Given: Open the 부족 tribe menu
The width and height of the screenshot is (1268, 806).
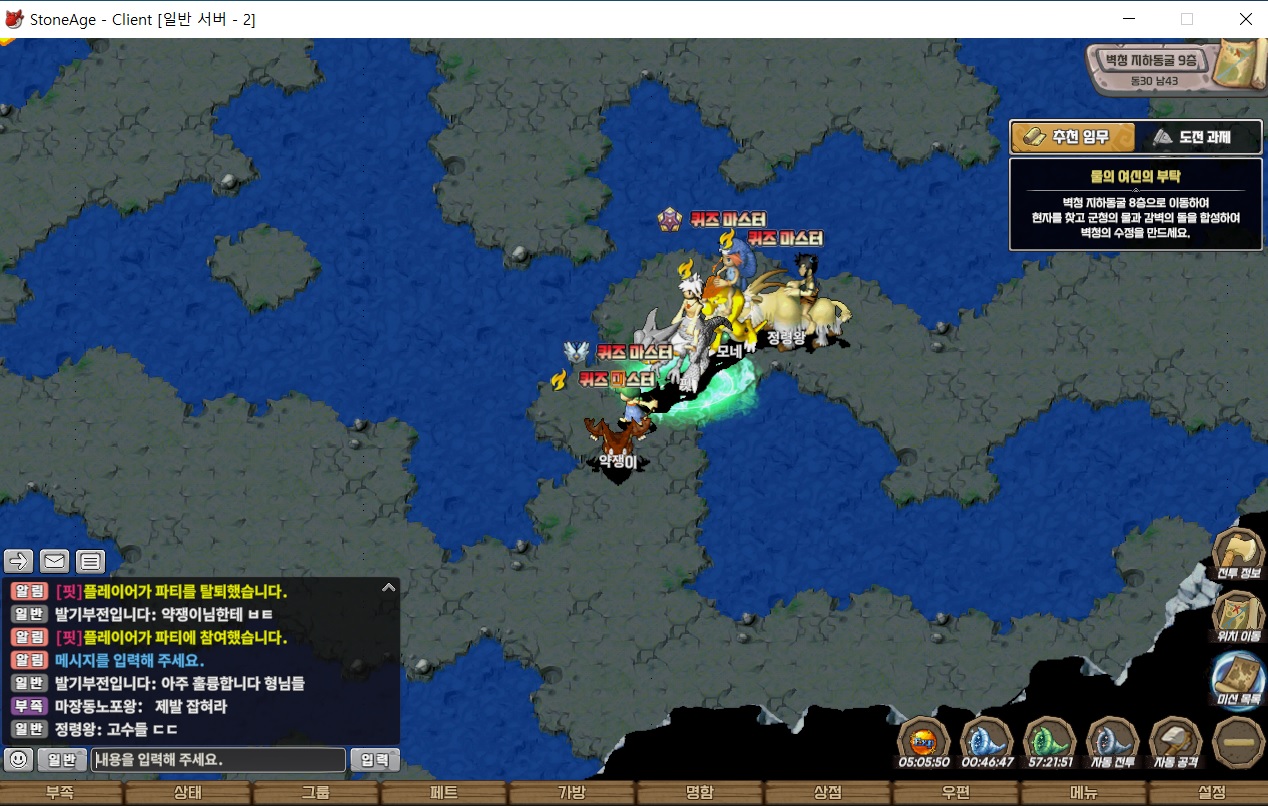Looking at the screenshot, I should click(x=60, y=793).
